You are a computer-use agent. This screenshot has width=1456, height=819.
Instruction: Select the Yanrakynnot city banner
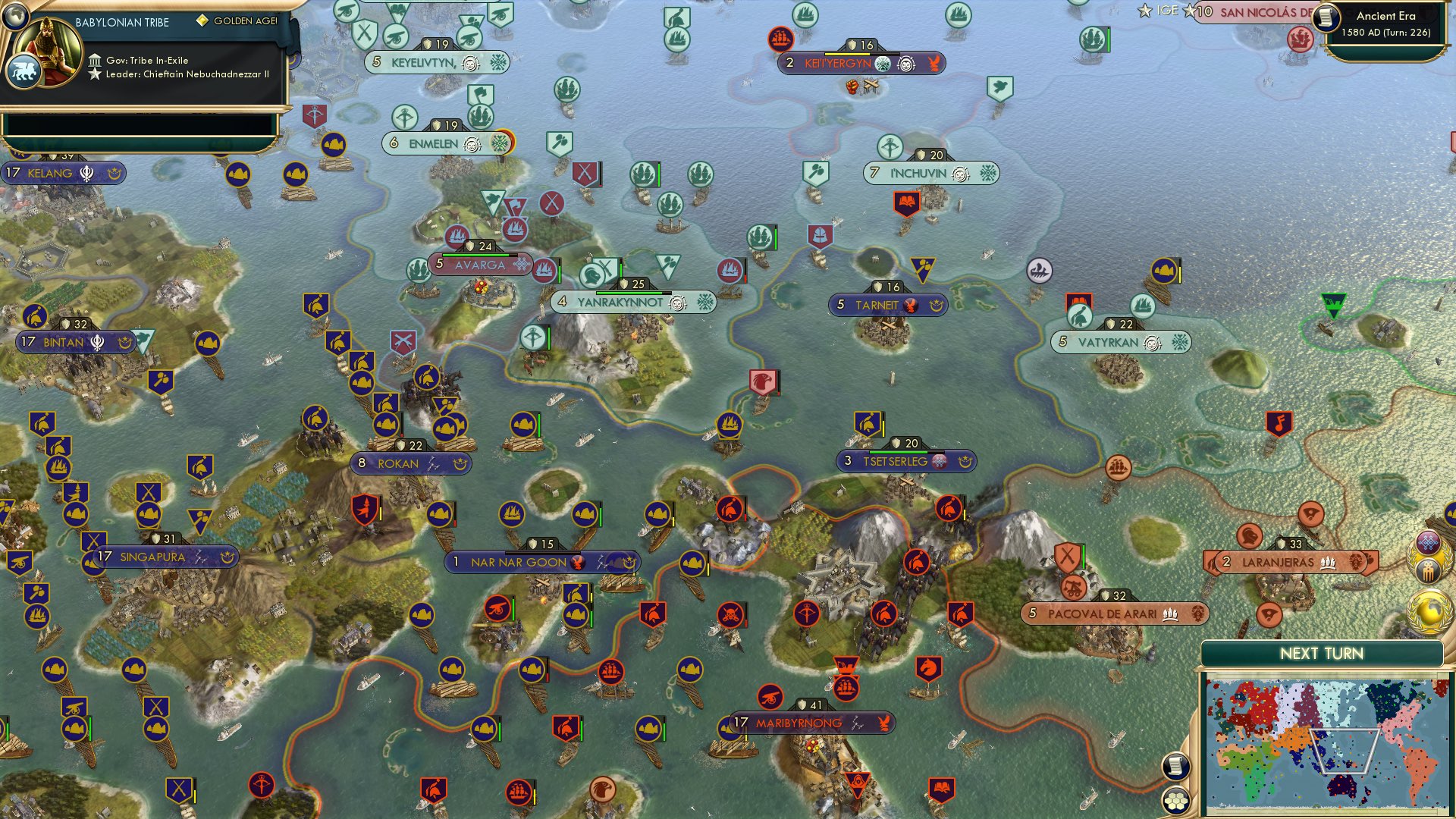click(x=620, y=303)
